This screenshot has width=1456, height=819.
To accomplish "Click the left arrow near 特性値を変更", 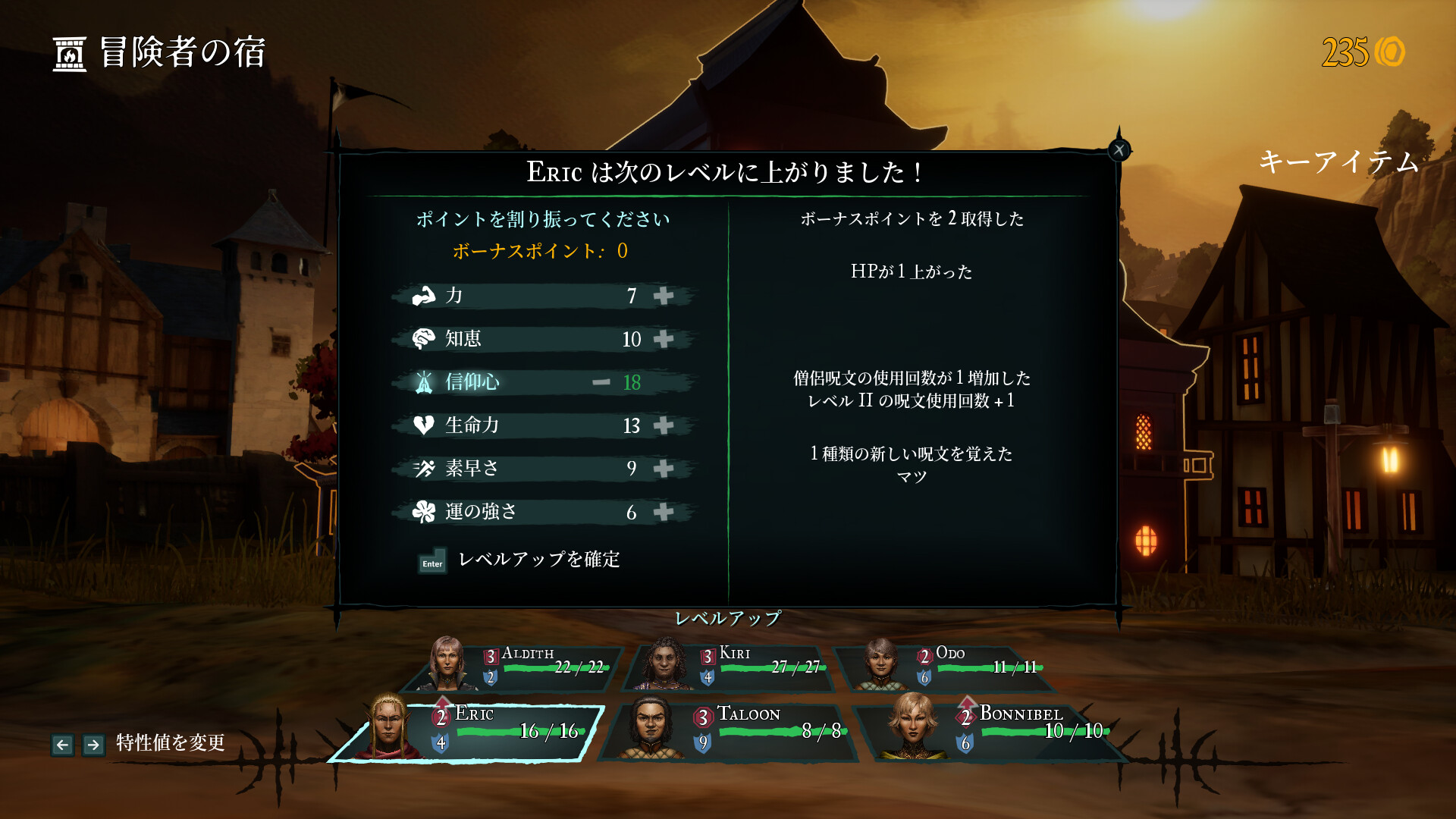I will click(x=63, y=744).
